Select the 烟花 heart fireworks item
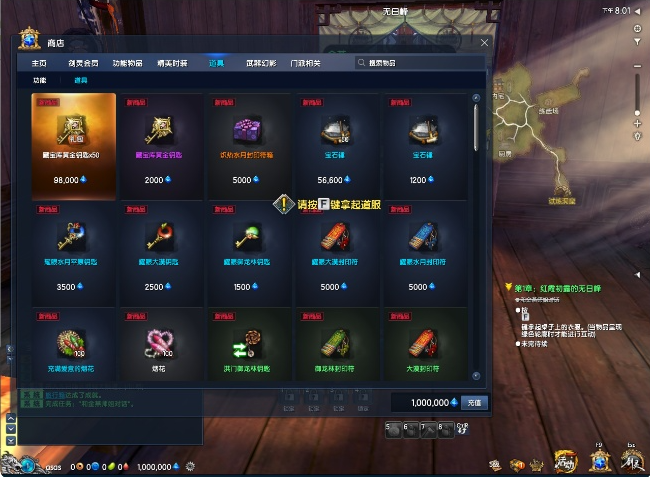The image size is (650, 477). click(x=160, y=343)
